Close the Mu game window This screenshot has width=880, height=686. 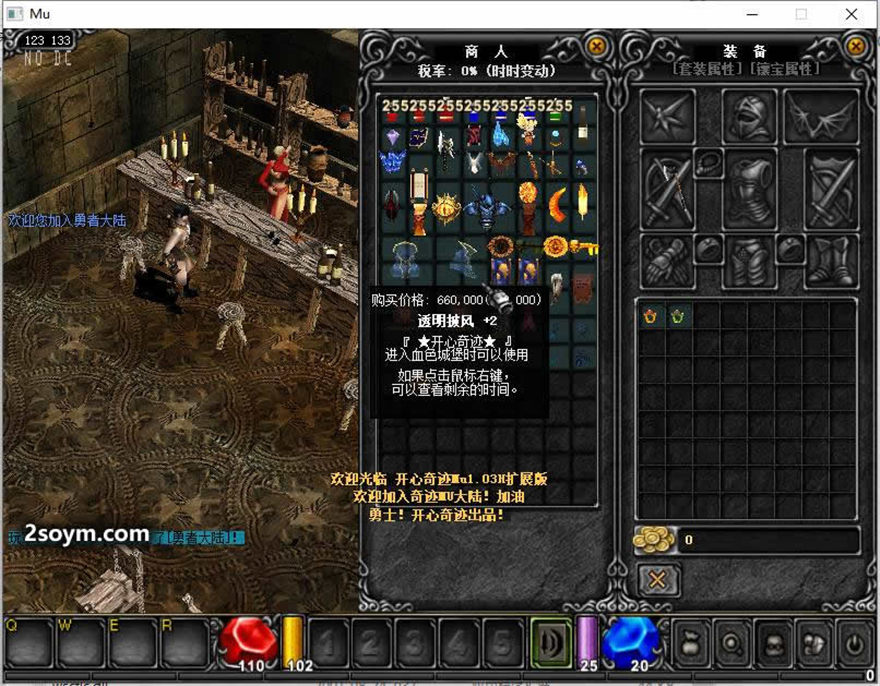pyautogui.click(x=851, y=15)
